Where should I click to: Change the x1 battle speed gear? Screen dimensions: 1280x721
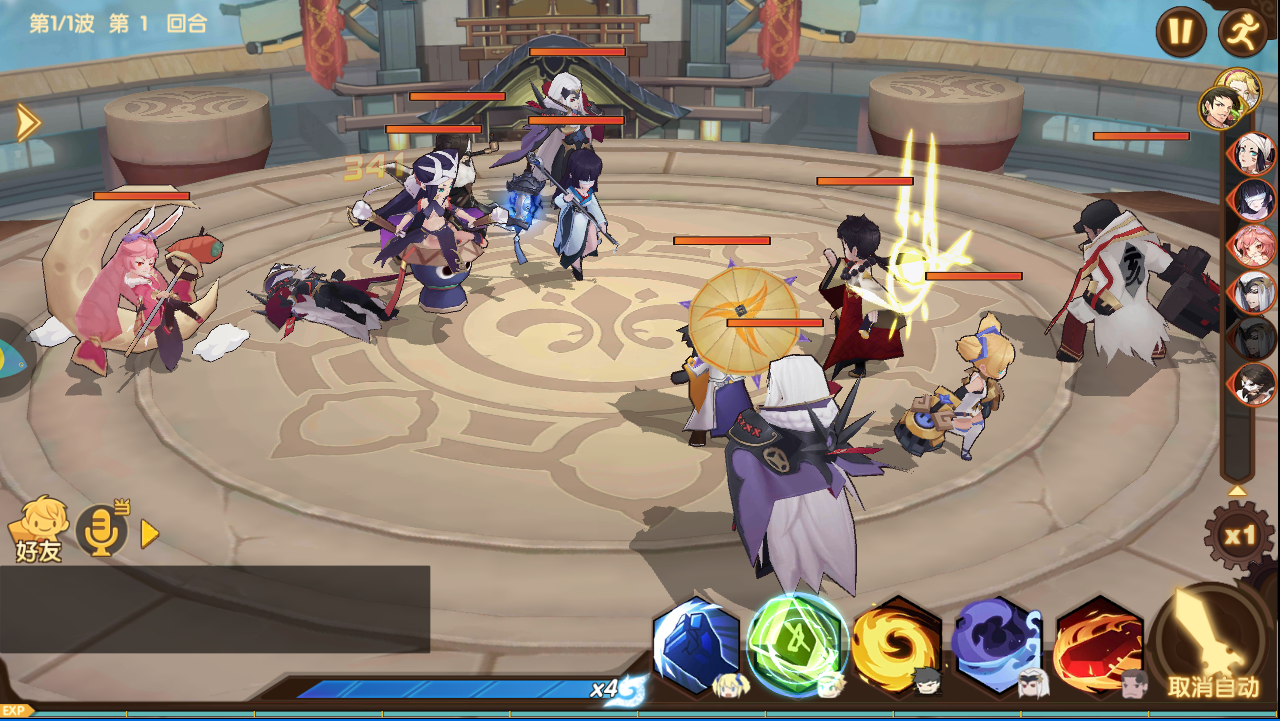[x=1239, y=536]
